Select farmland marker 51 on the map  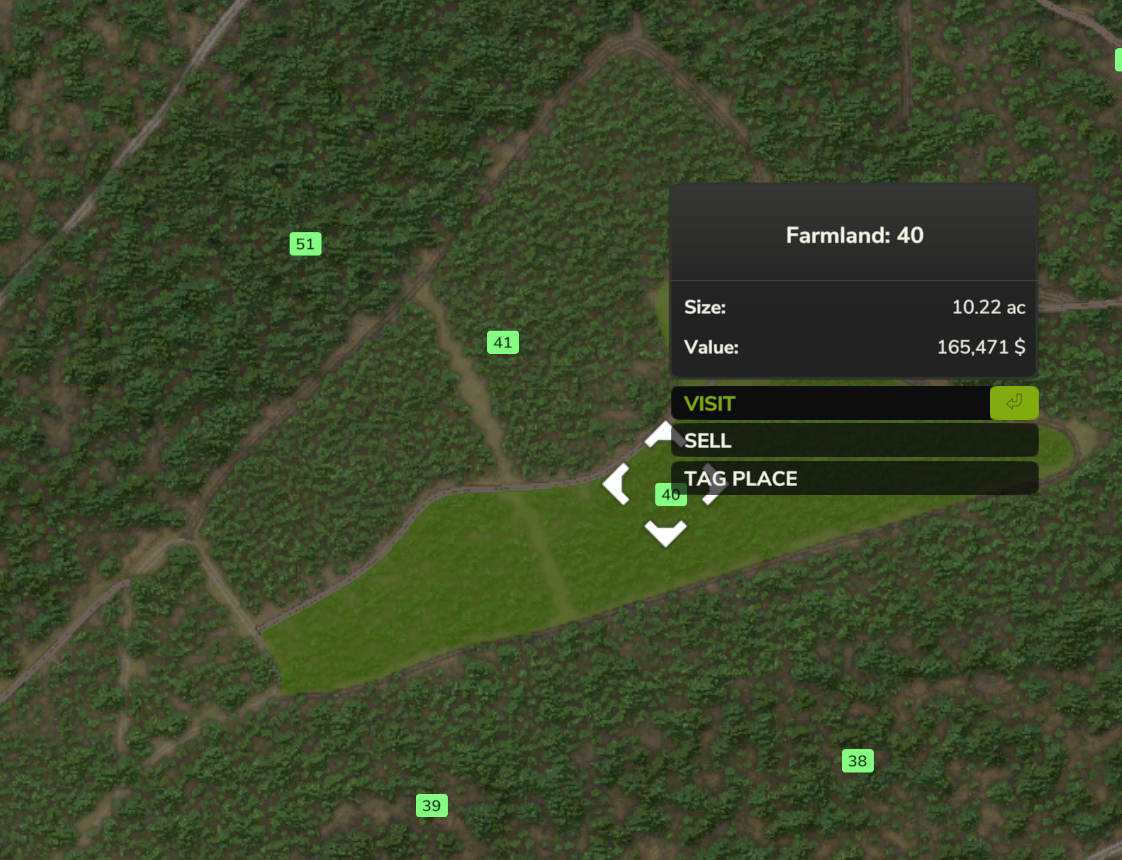point(305,244)
